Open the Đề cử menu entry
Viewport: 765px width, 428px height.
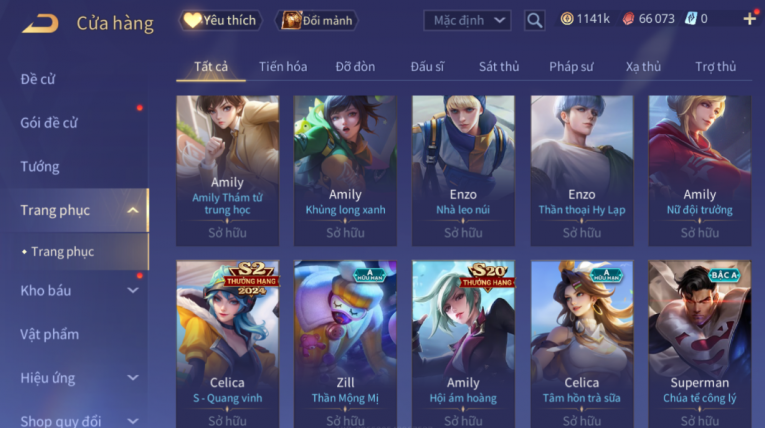click(38, 79)
